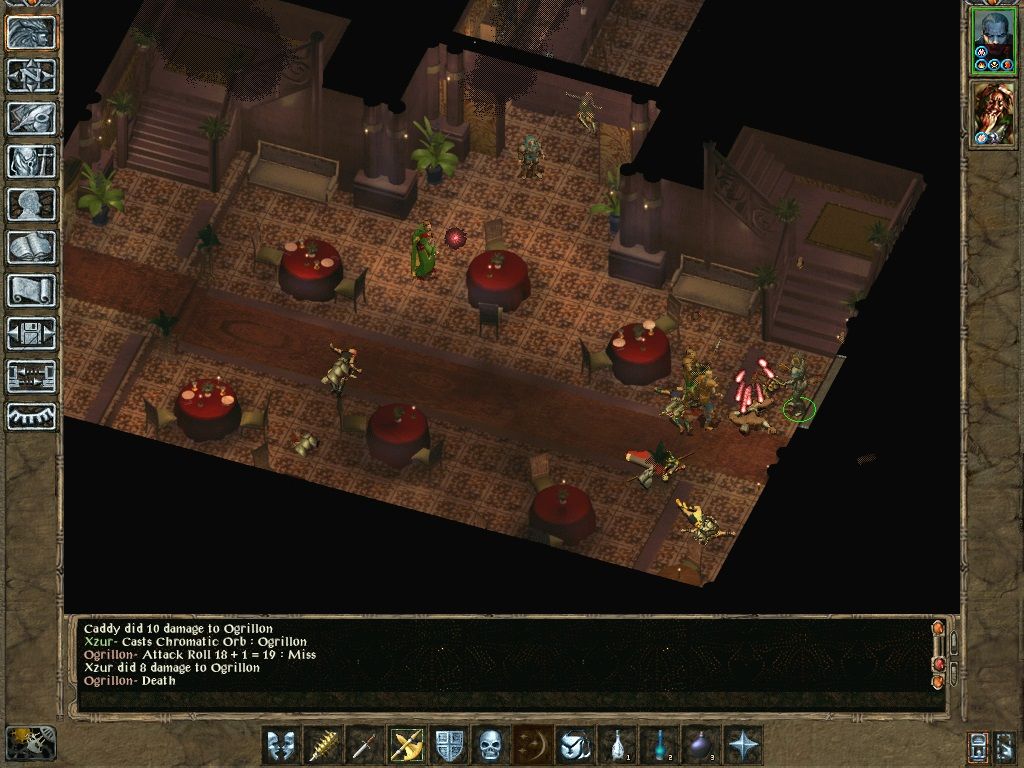Open the floppy disk options menu

click(x=31, y=333)
